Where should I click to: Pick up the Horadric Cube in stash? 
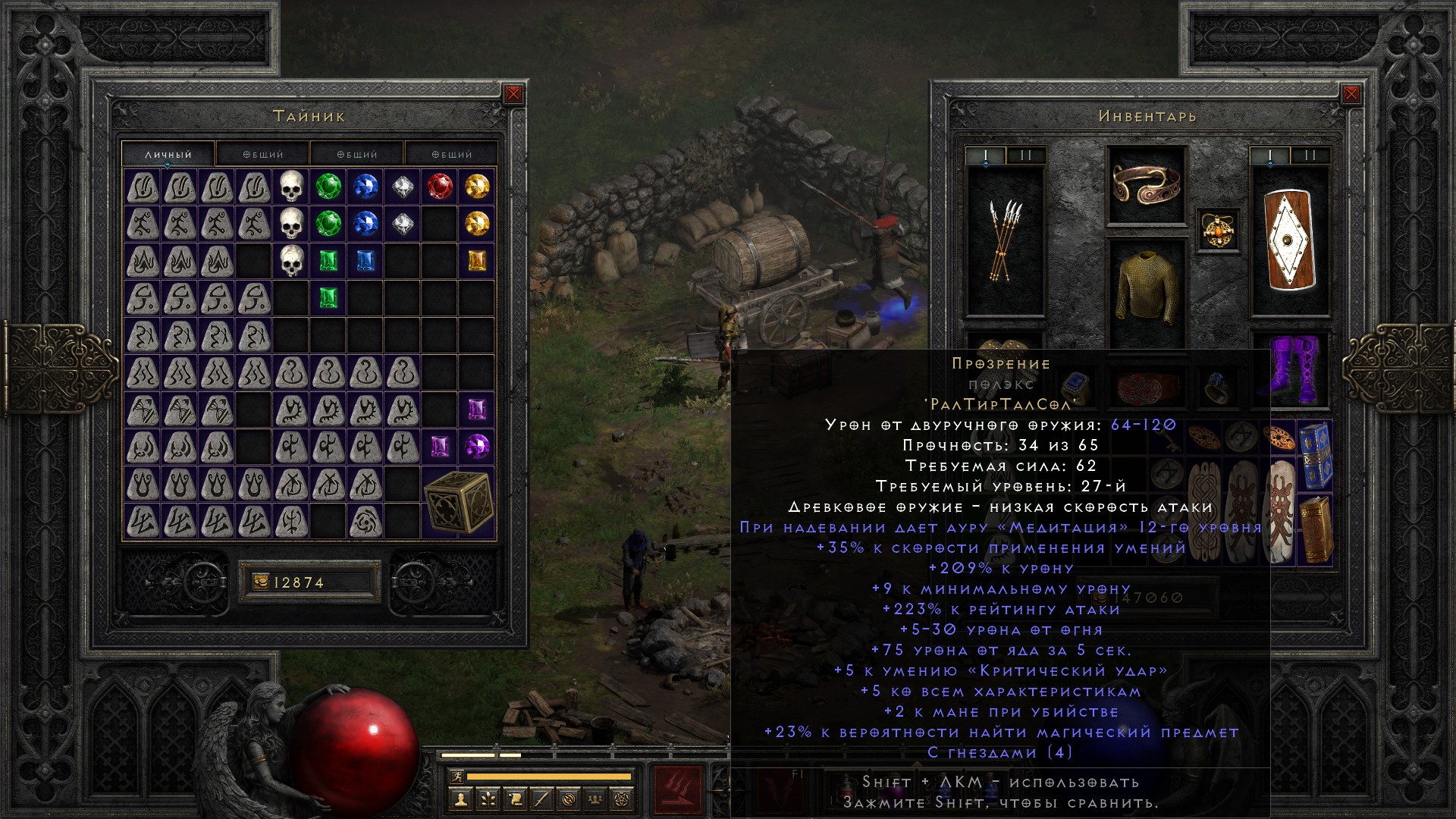click(458, 502)
